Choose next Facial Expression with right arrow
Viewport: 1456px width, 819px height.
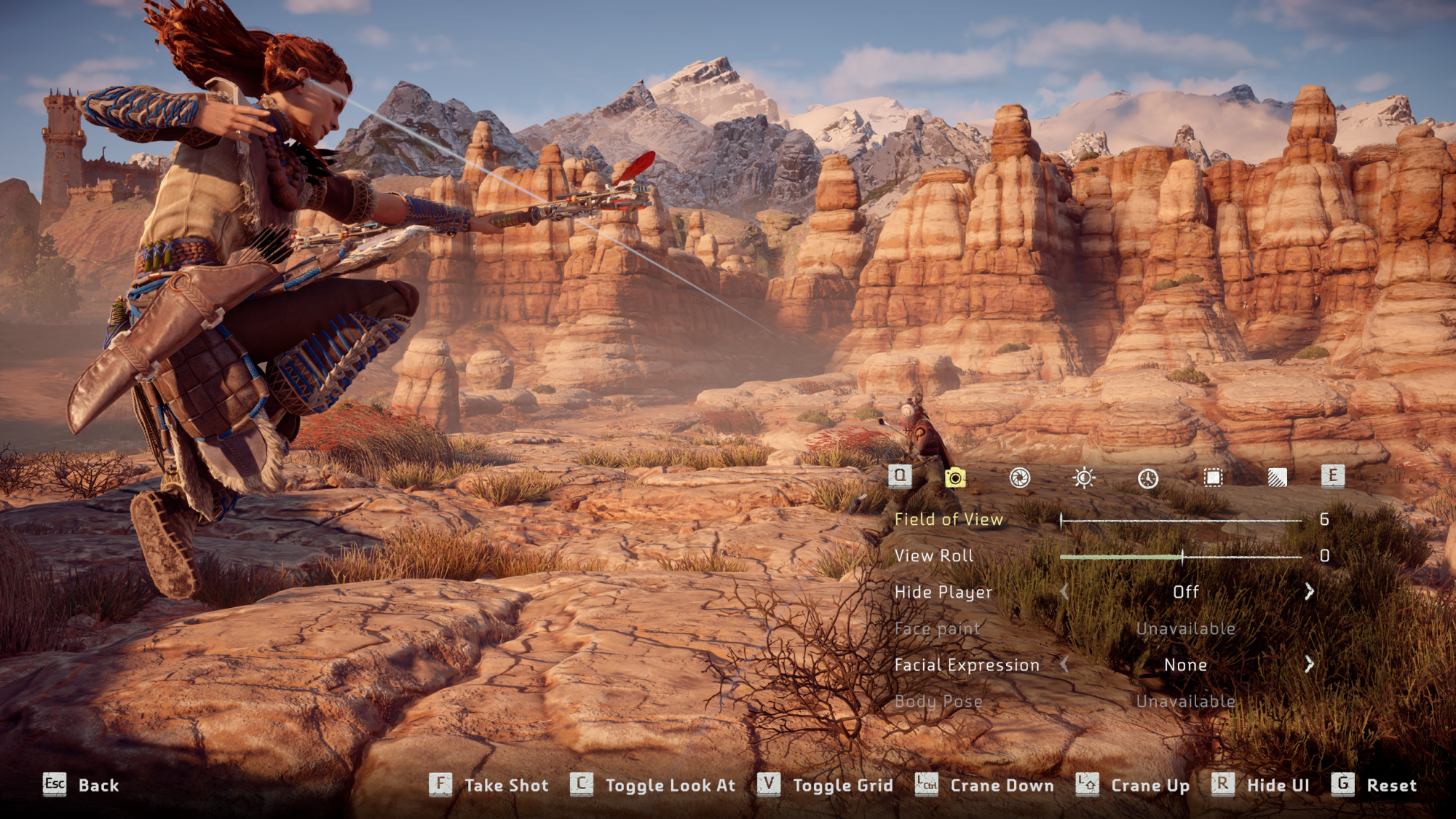tap(1309, 665)
